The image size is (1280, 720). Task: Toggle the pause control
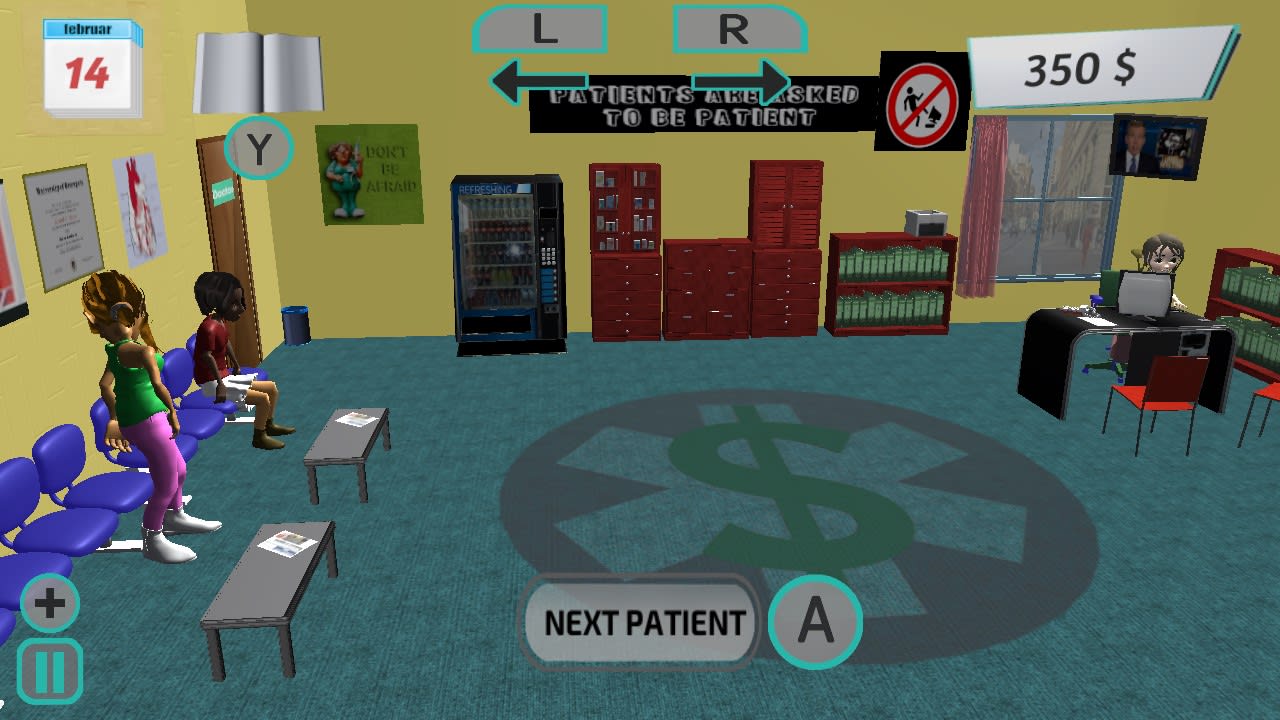50,668
